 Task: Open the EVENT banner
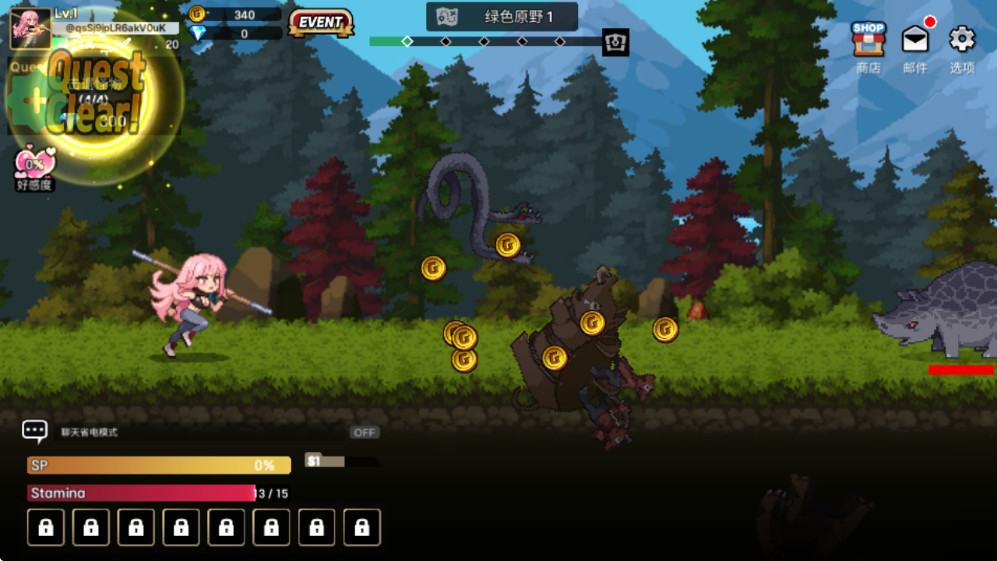[x=321, y=22]
